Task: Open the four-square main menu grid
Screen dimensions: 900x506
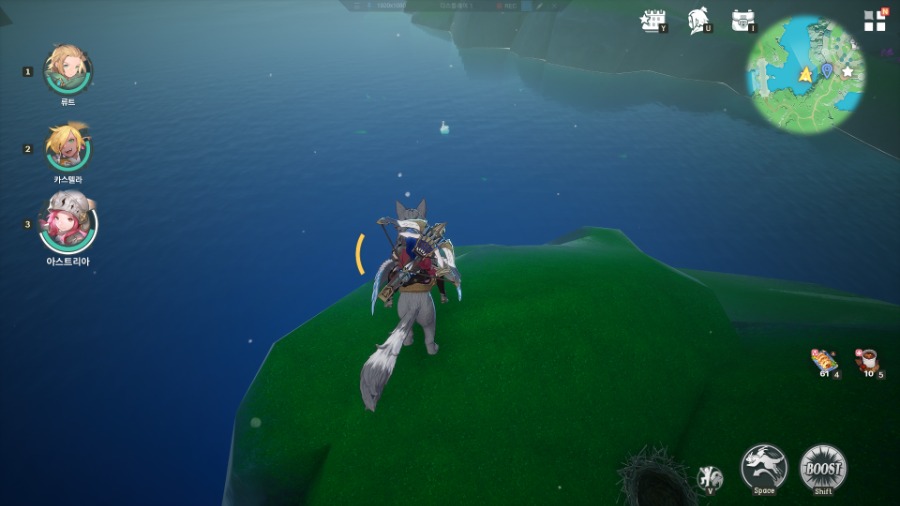Action: tap(875, 20)
